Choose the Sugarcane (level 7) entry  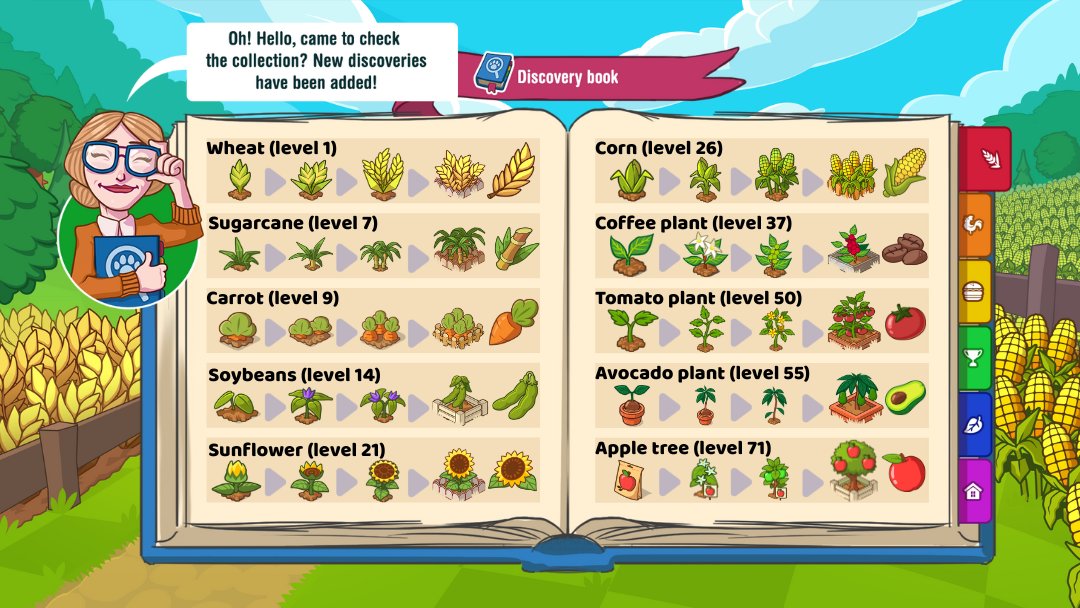coord(372,246)
